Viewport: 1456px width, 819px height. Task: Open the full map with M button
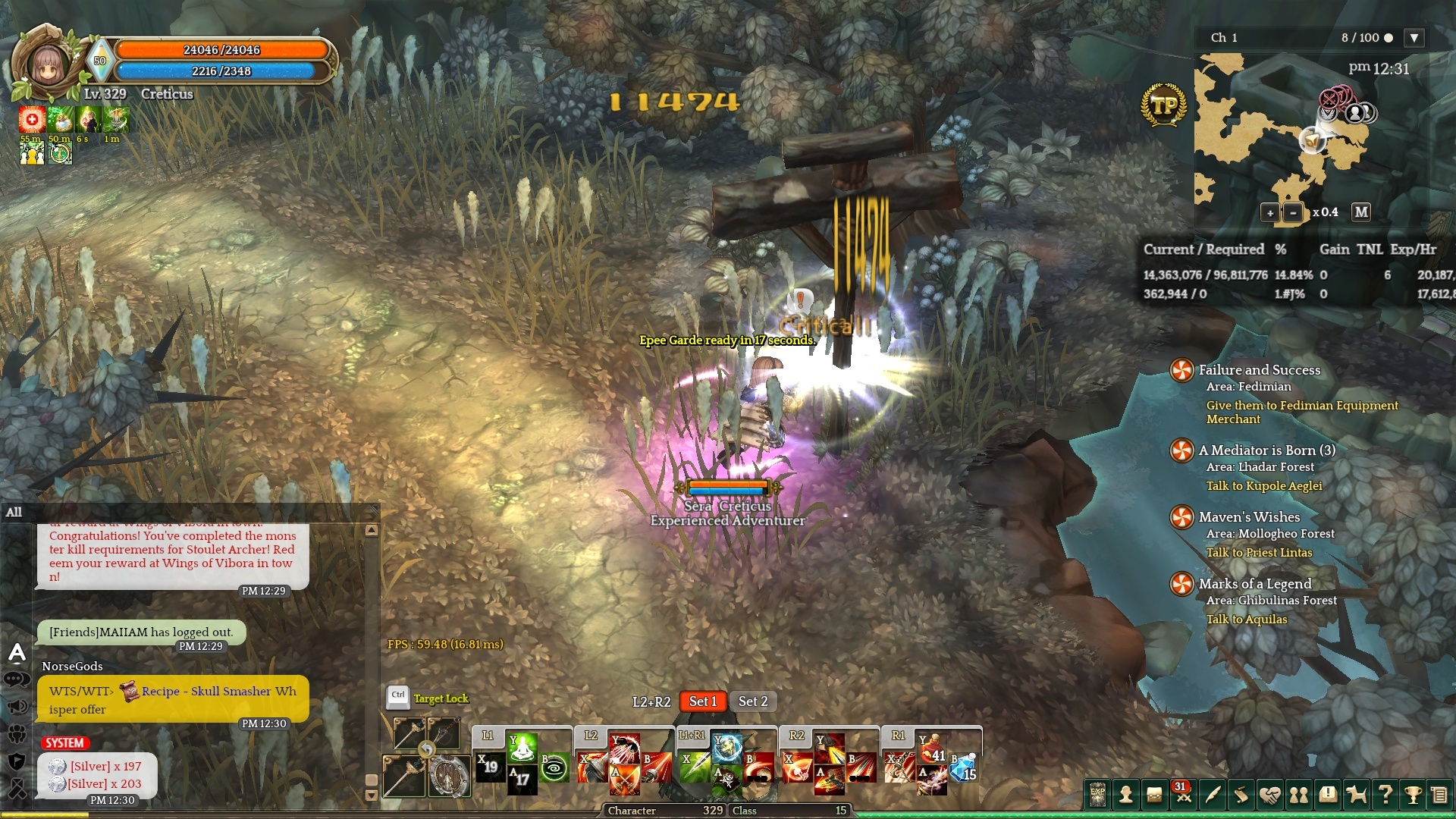(1361, 212)
